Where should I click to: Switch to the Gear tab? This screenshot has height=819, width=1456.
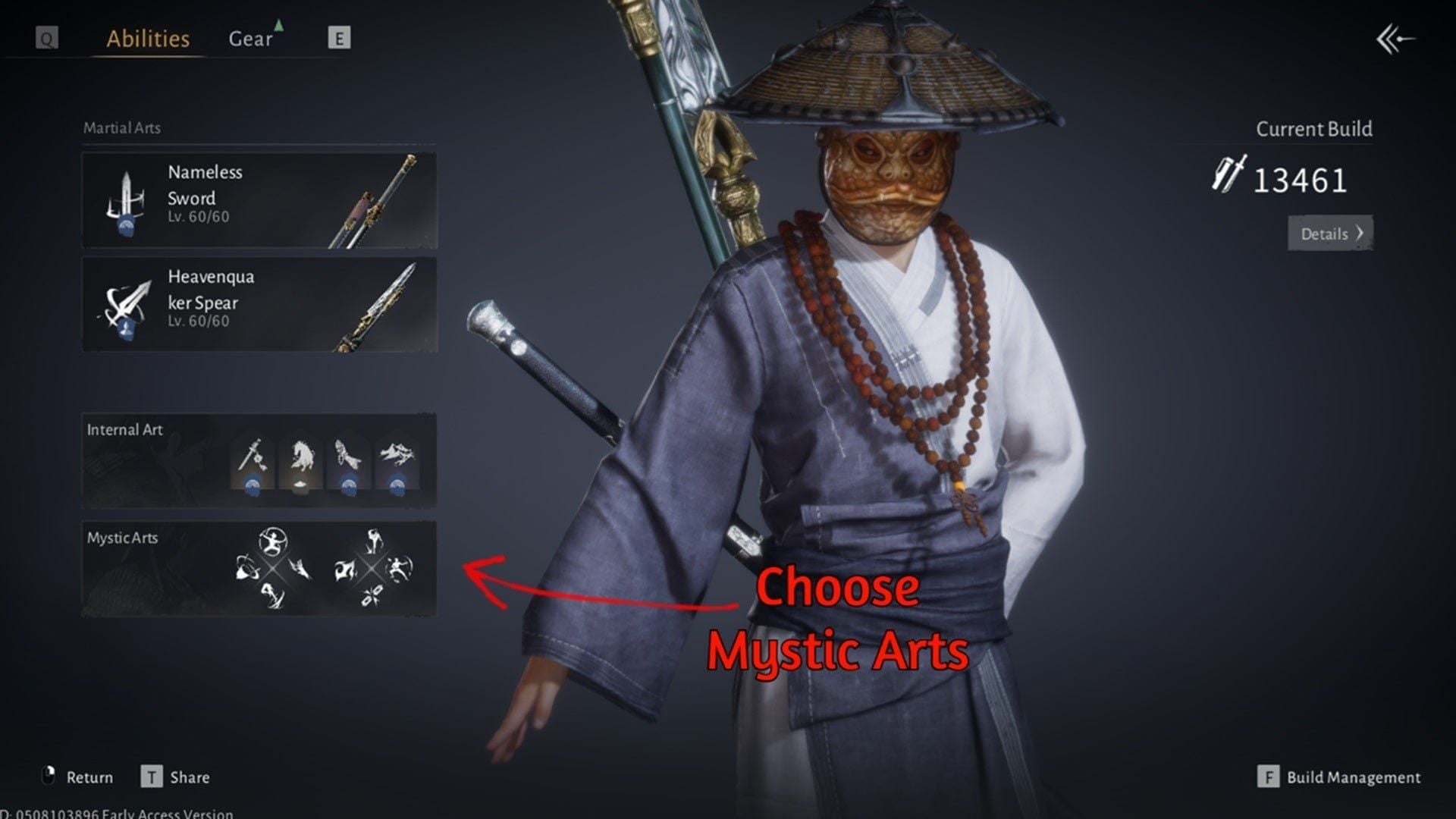coord(250,39)
